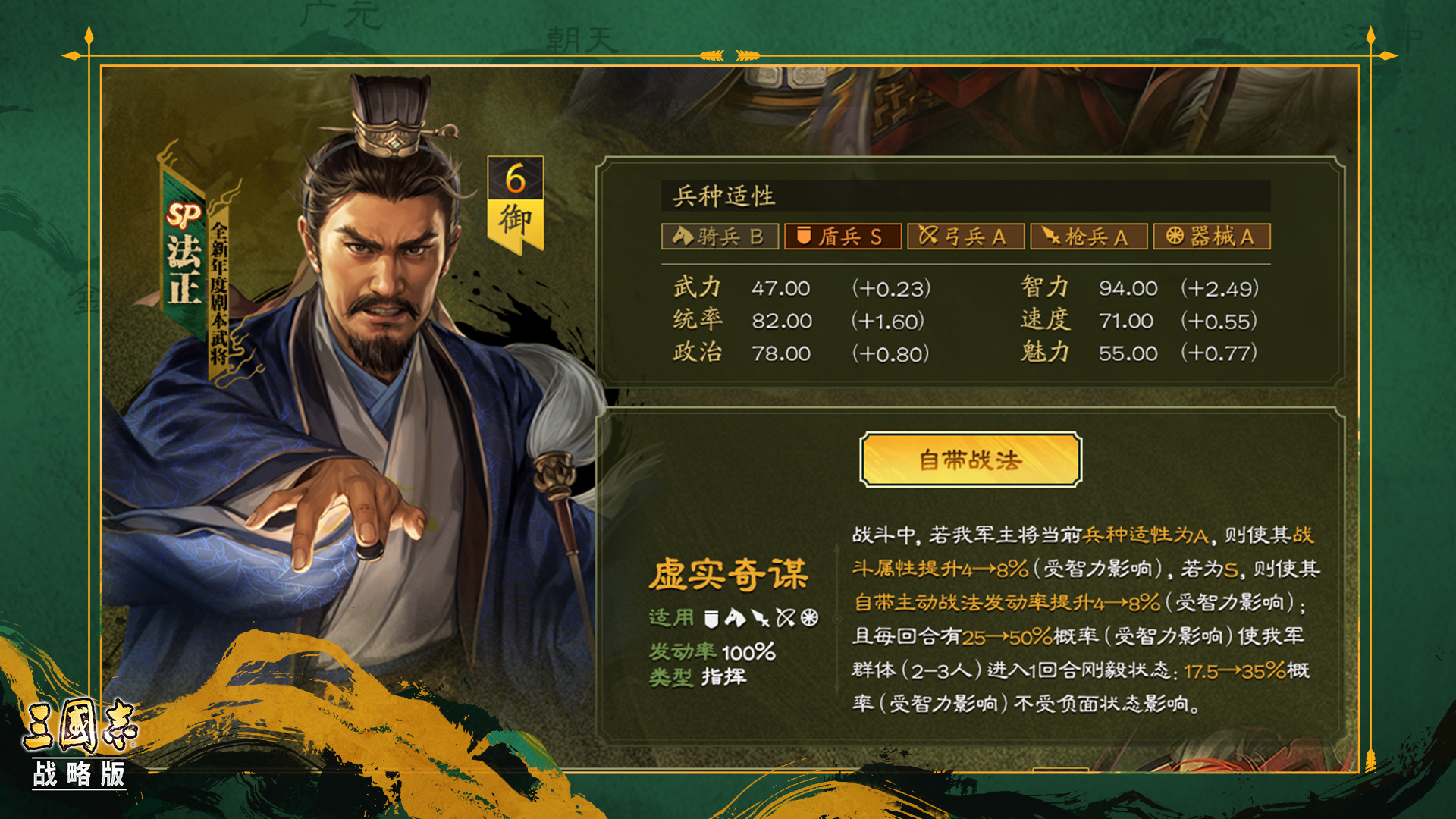The width and height of the screenshot is (1456, 819).
Task: Switch to the 自带战法 tab
Action: pyautogui.click(x=971, y=461)
